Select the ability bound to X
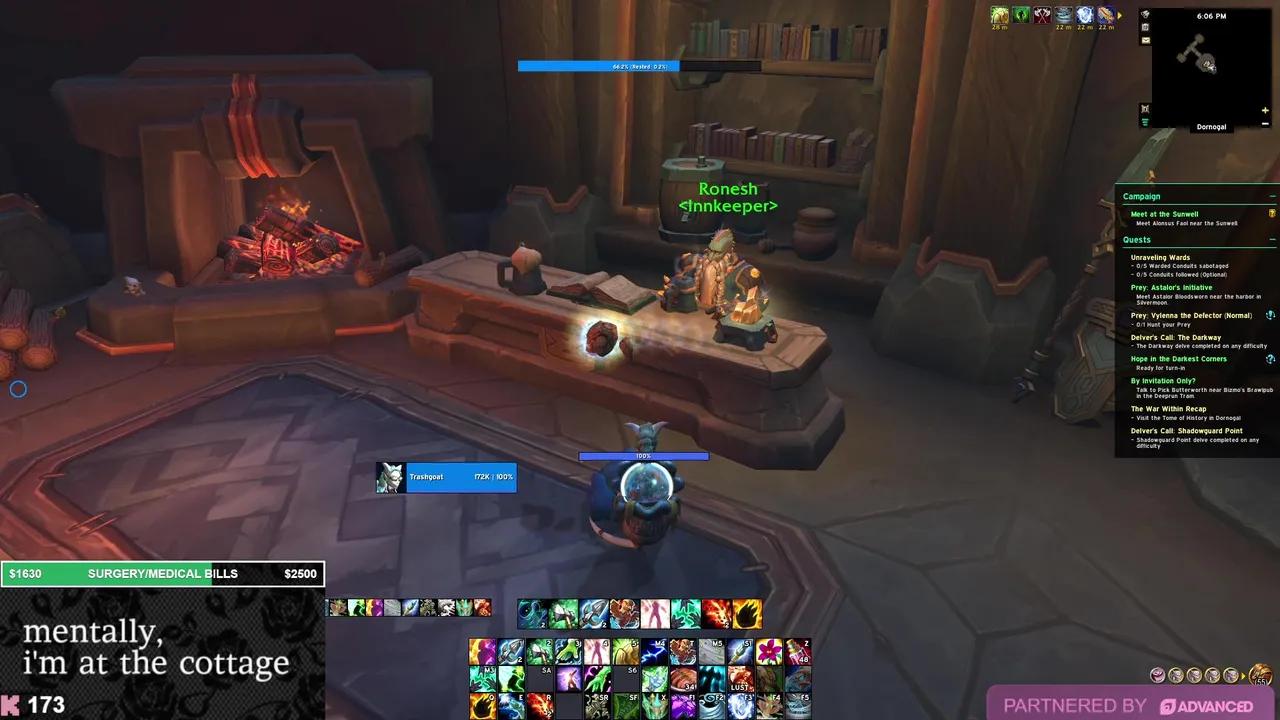This screenshot has height=720, width=1280. tap(654, 703)
